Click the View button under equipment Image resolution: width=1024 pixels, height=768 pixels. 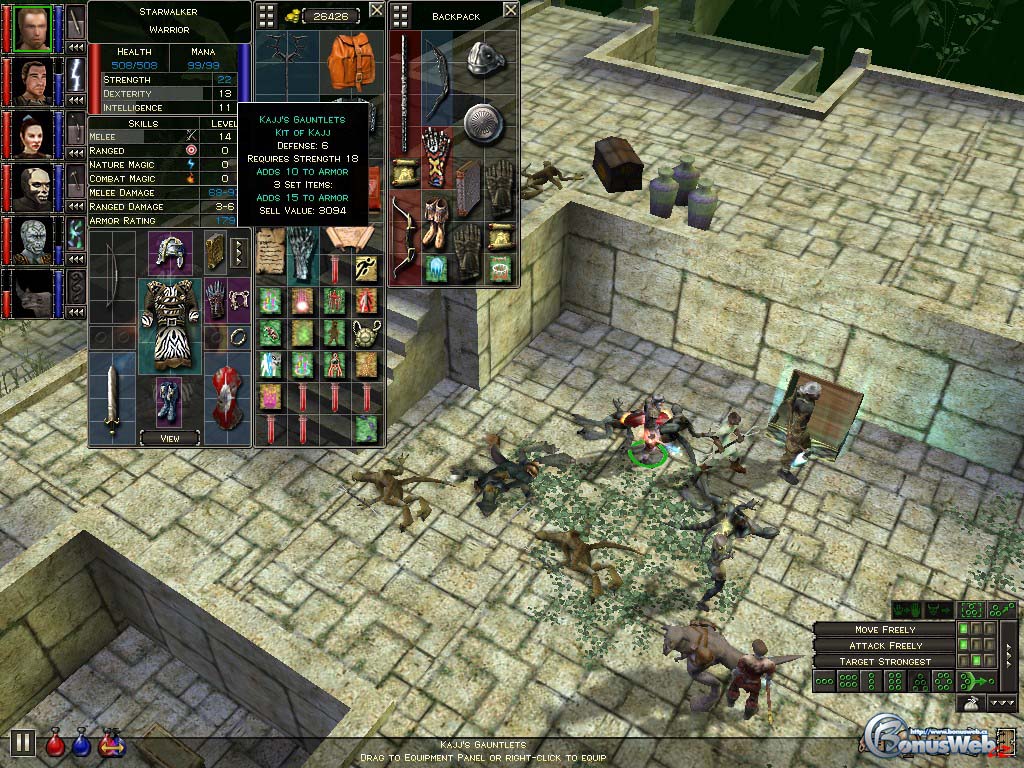(169, 437)
